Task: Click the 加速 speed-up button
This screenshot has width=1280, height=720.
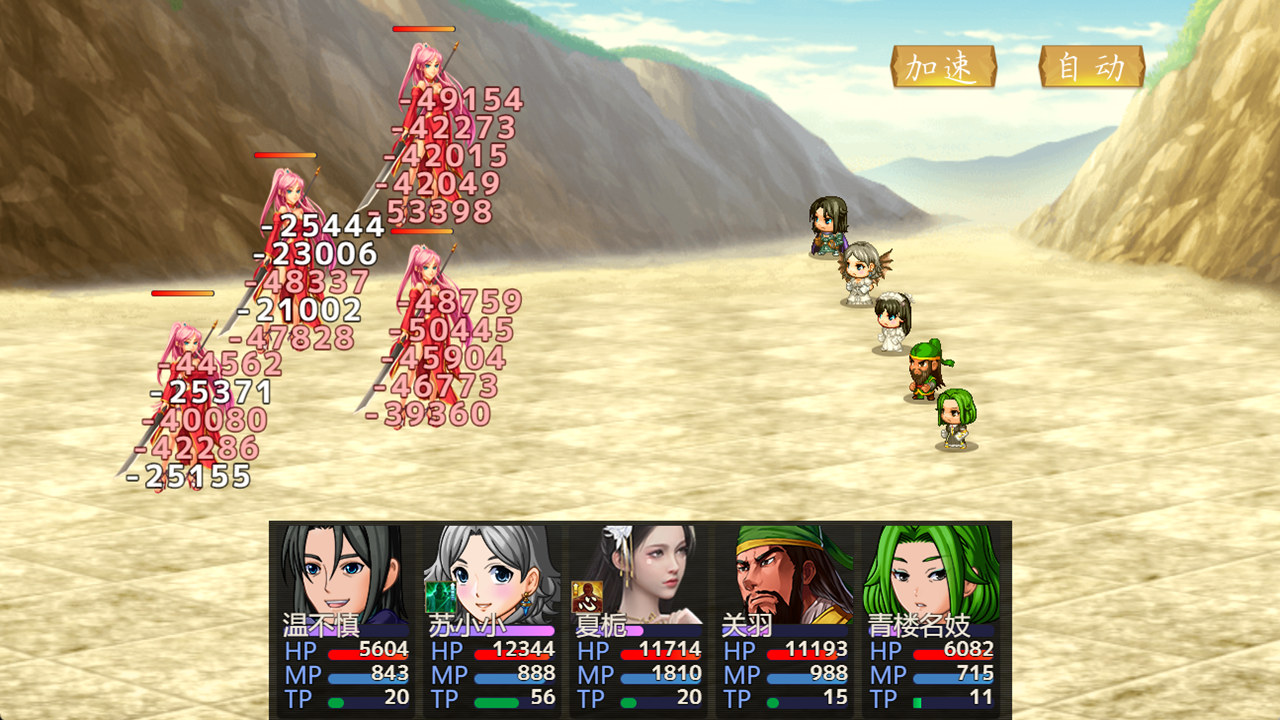Action: point(943,67)
